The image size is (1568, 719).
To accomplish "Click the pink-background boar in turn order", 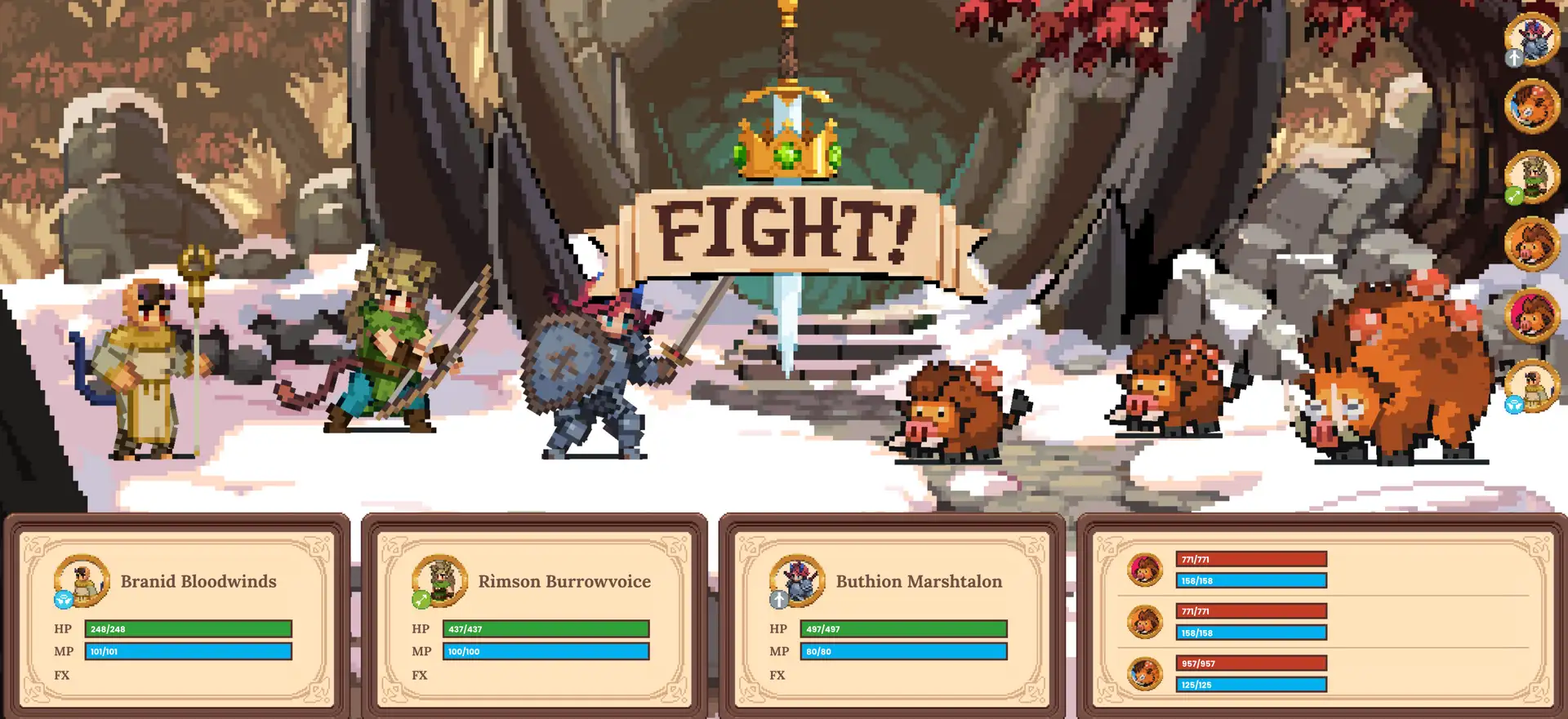I will click(1532, 315).
